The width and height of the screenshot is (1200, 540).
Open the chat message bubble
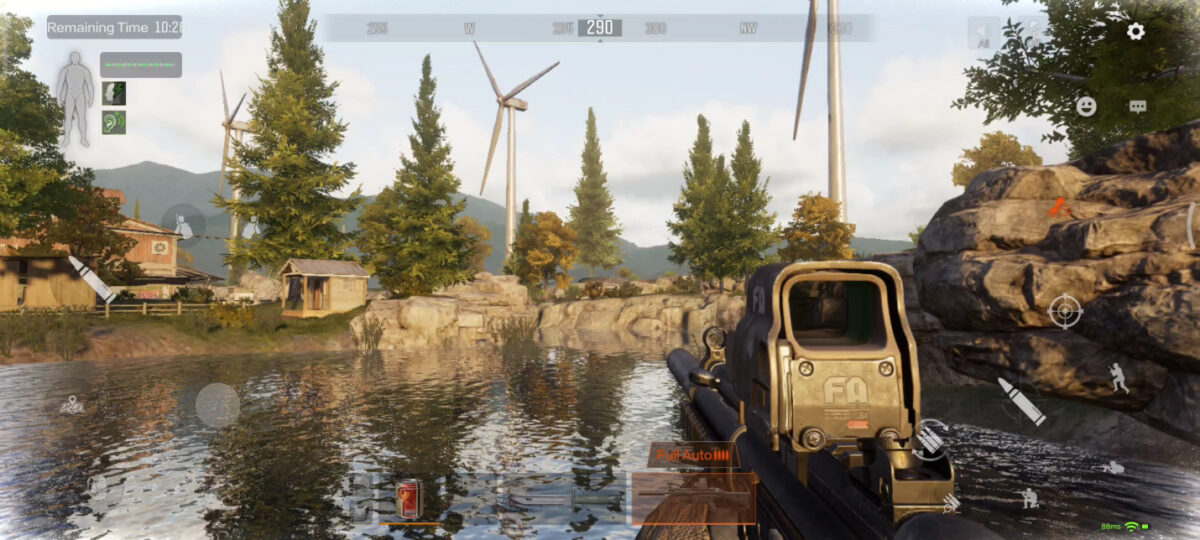coord(1137,106)
